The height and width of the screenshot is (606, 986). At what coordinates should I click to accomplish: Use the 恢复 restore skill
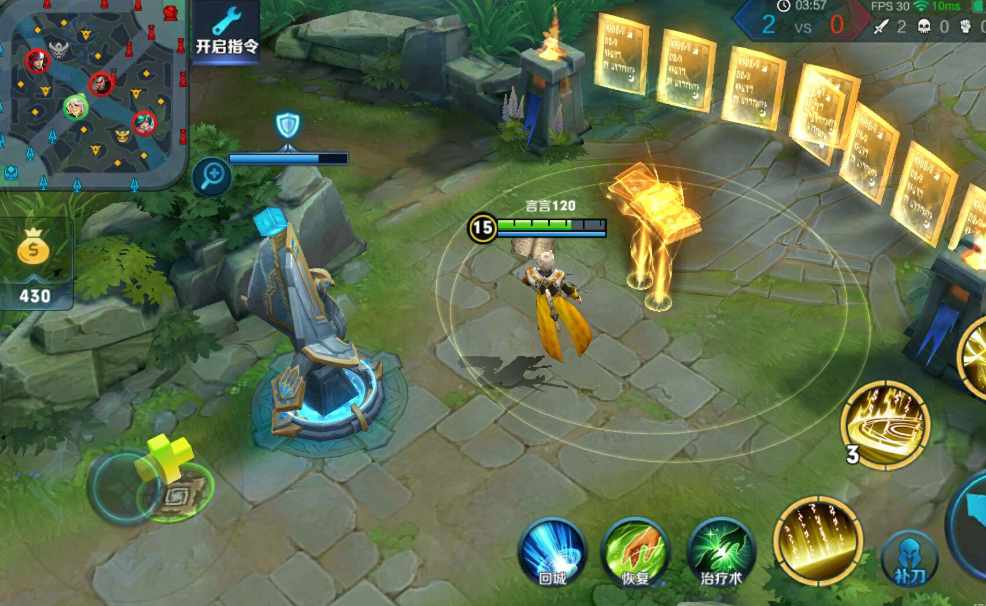(x=635, y=553)
